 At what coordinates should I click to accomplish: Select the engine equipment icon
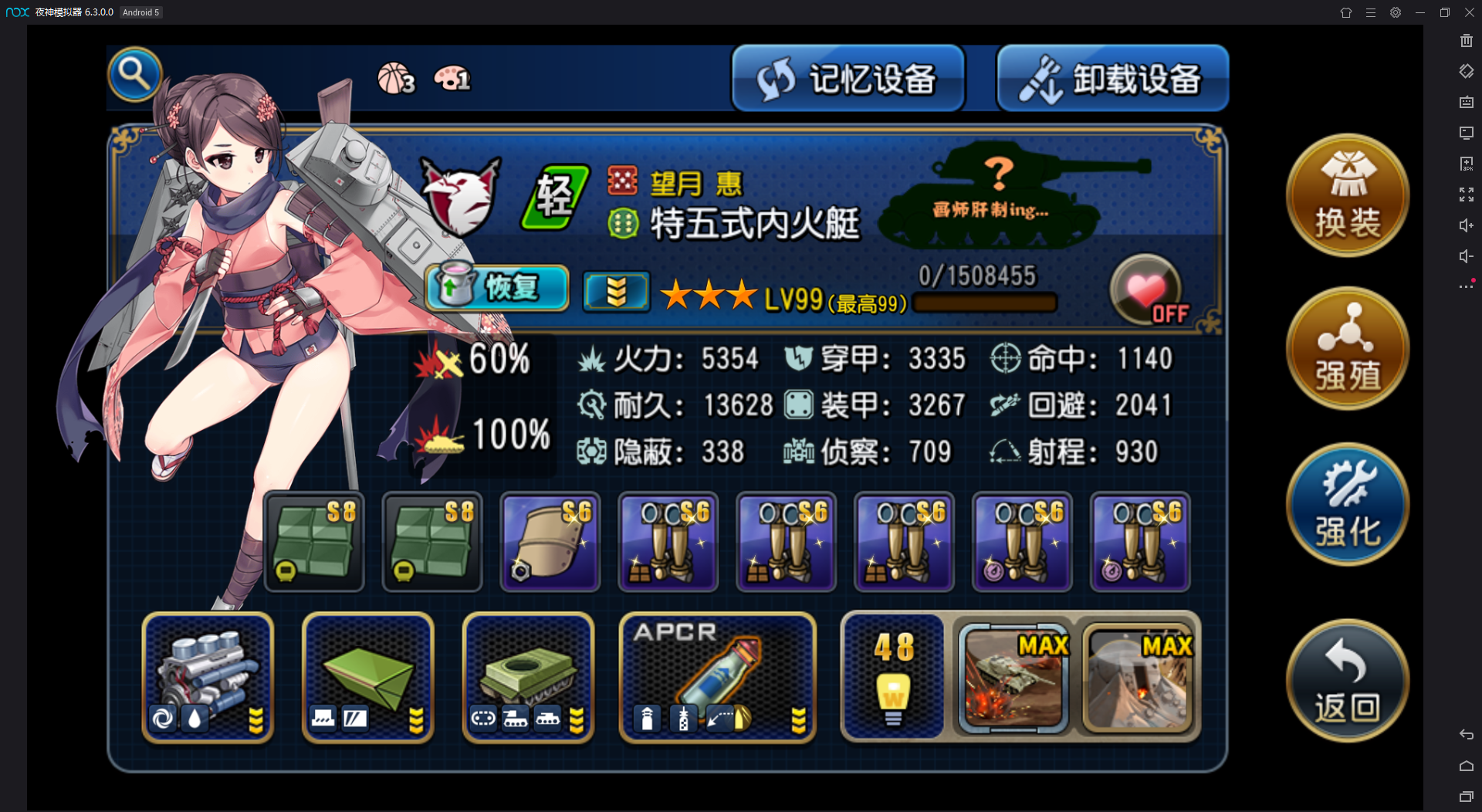pos(207,678)
